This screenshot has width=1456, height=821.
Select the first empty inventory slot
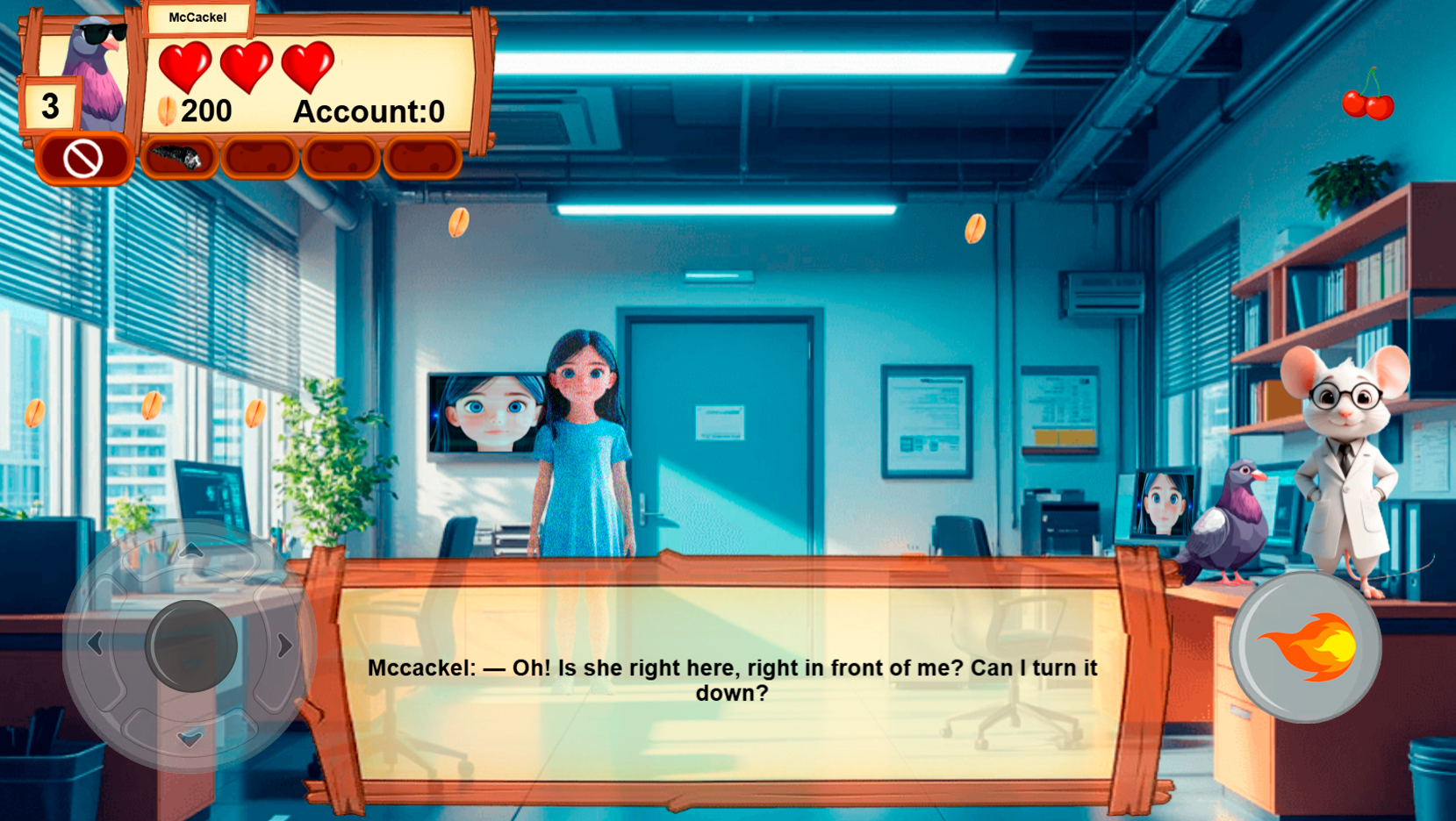pos(260,158)
